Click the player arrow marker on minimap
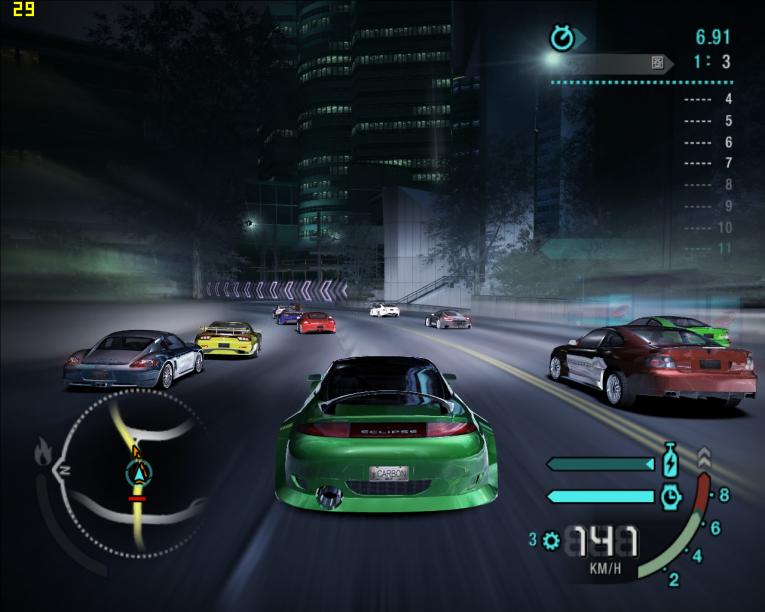The image size is (765, 612). (138, 472)
